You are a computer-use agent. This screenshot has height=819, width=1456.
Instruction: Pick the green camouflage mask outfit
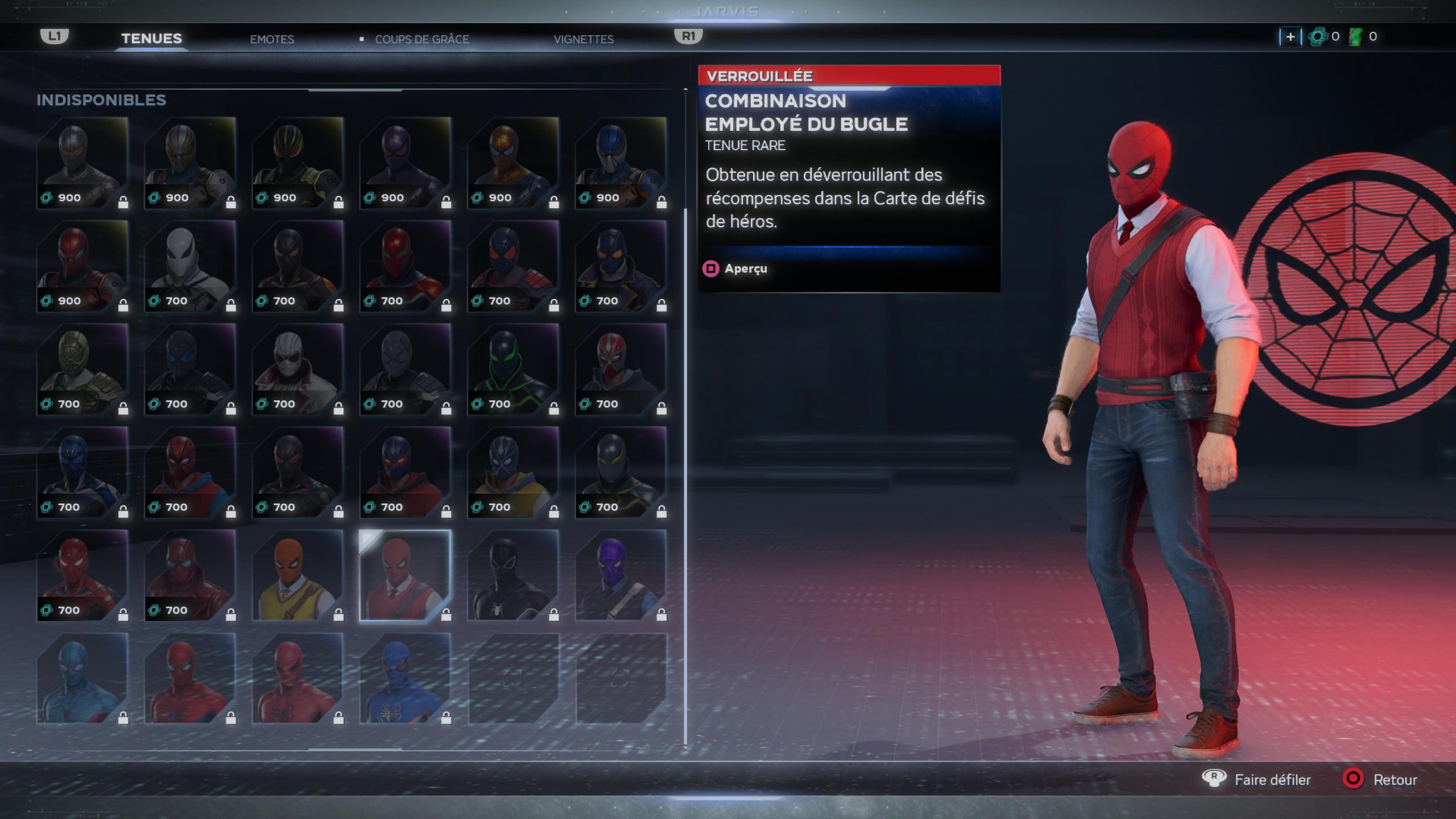(x=82, y=369)
